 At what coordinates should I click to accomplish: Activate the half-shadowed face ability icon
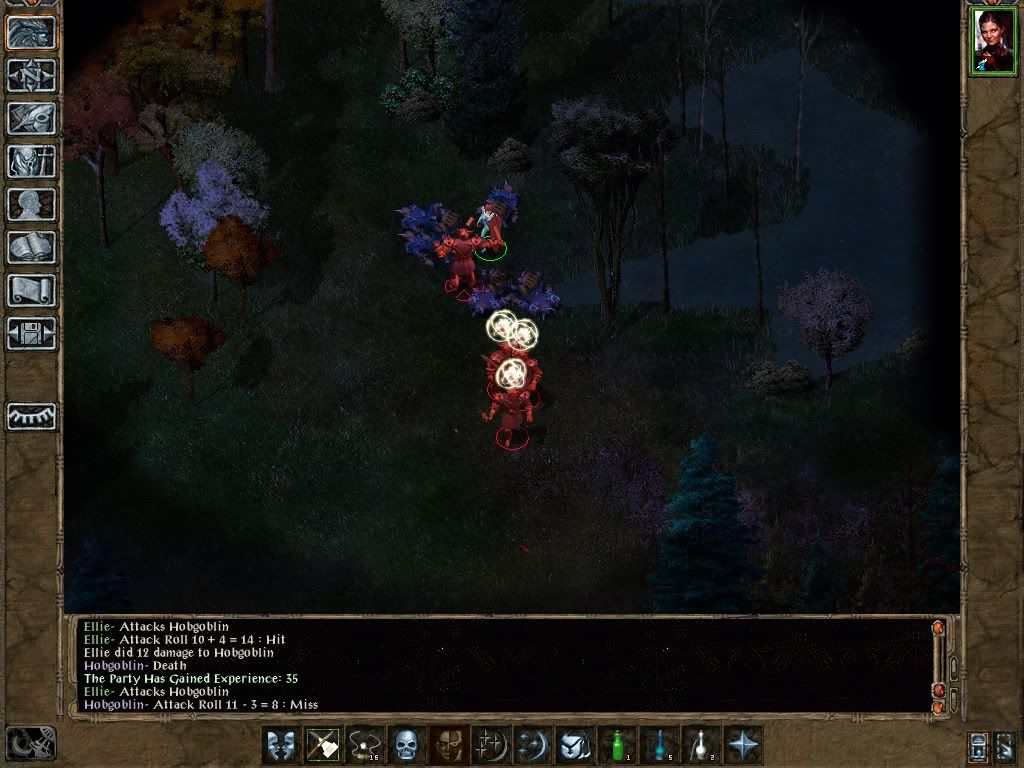pos(447,745)
